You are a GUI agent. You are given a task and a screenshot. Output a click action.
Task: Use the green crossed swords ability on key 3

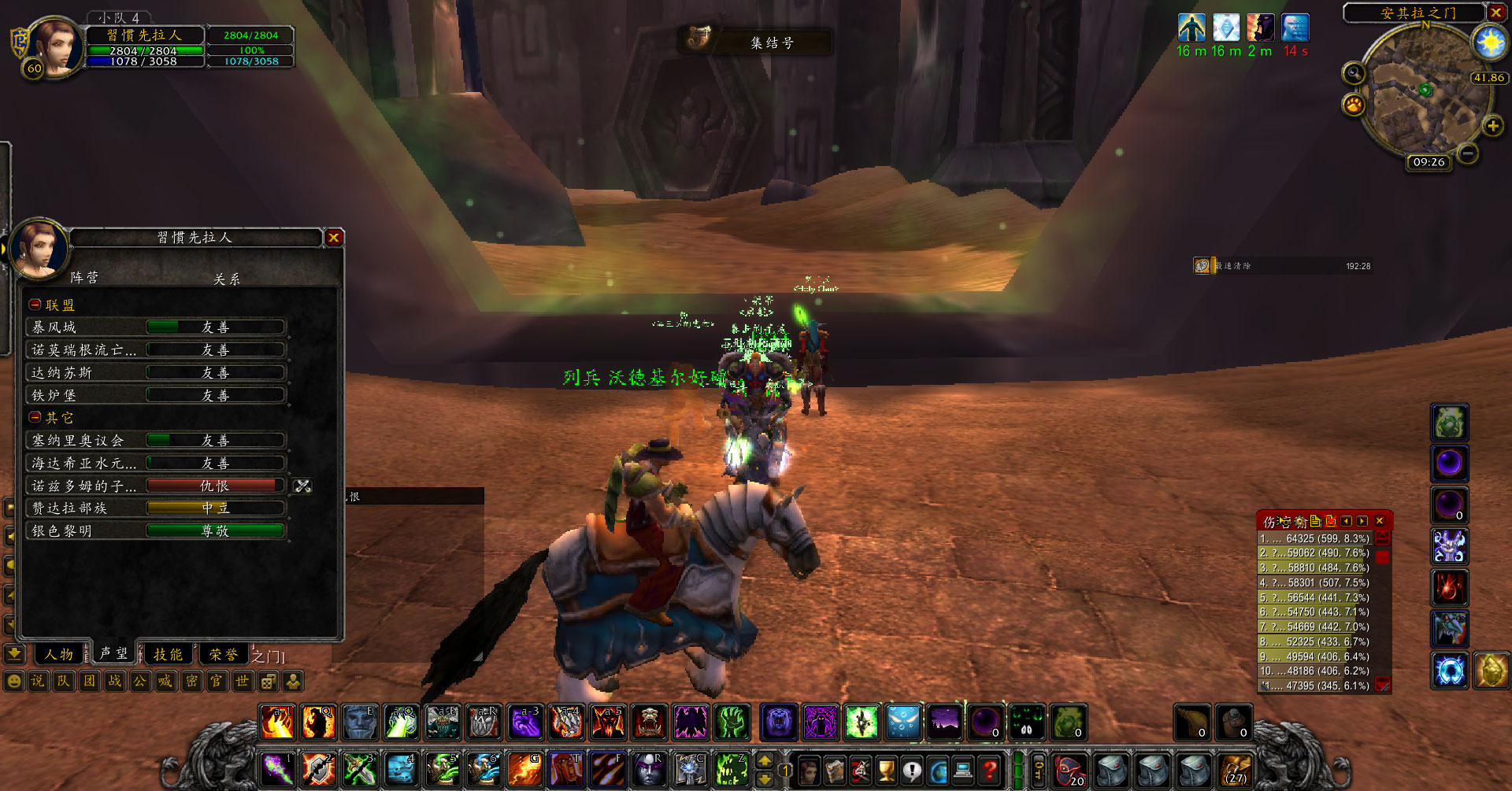[x=359, y=769]
